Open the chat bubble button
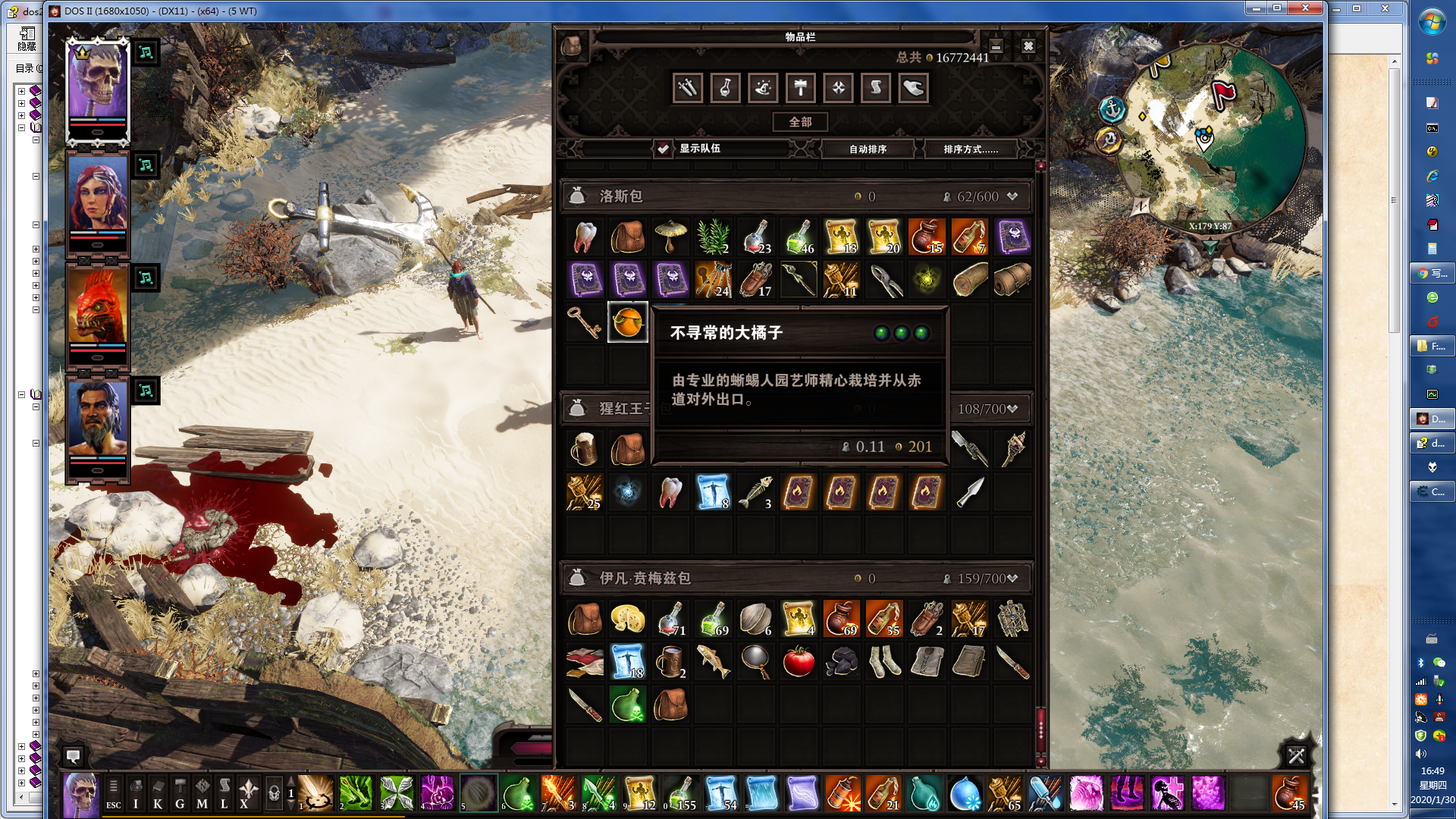The image size is (1456, 819). (x=74, y=756)
